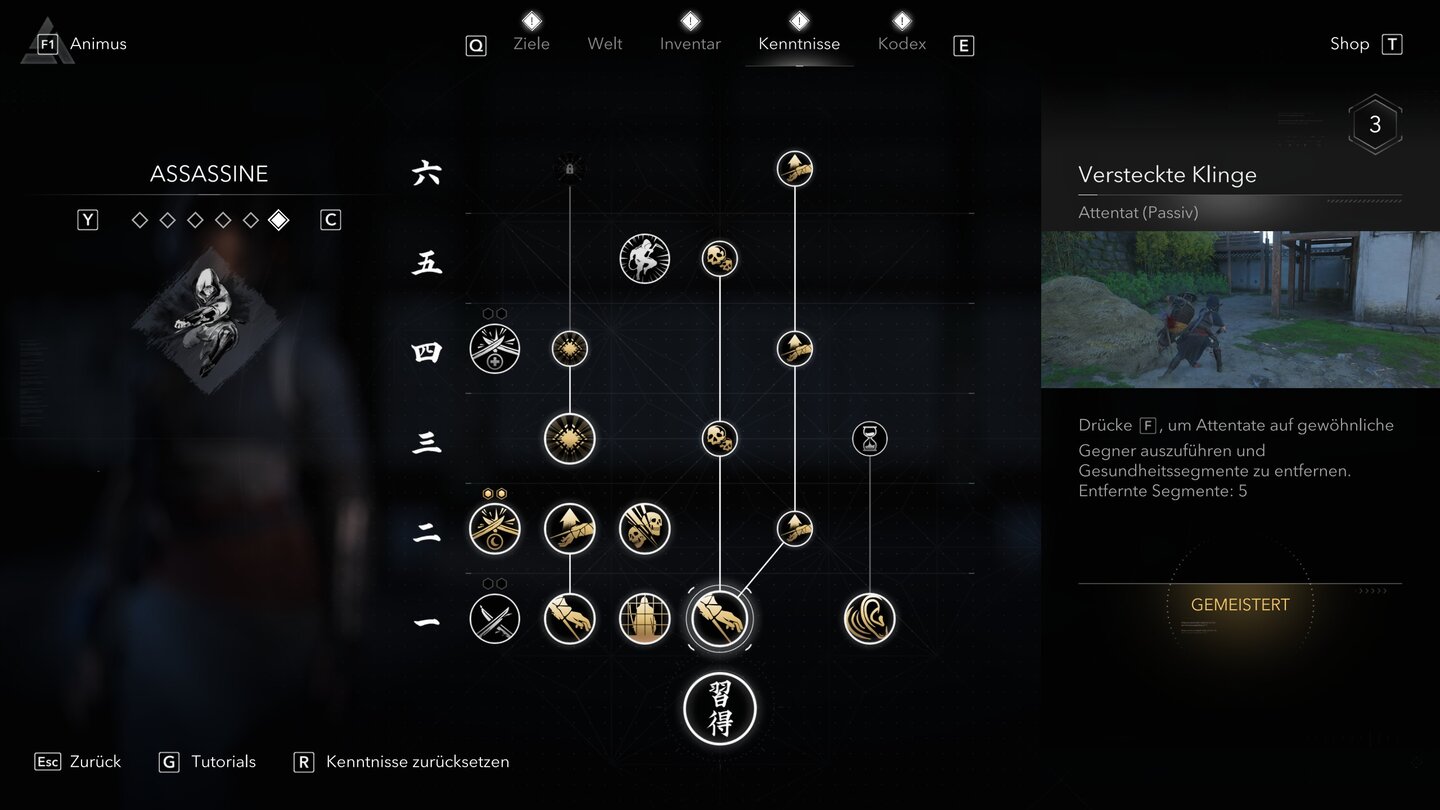This screenshot has height=810, width=1440.
Task: Select the large kanji knowledge node
Action: (x=720, y=709)
